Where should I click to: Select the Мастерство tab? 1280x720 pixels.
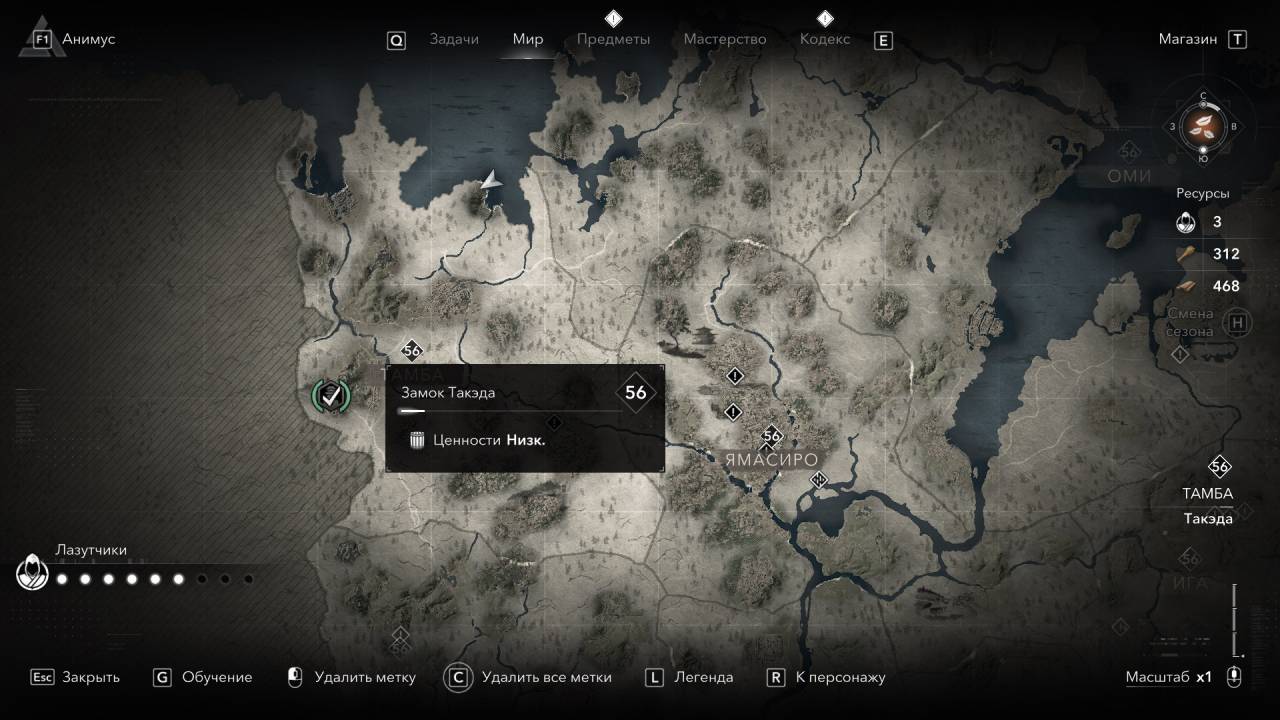[x=724, y=39]
